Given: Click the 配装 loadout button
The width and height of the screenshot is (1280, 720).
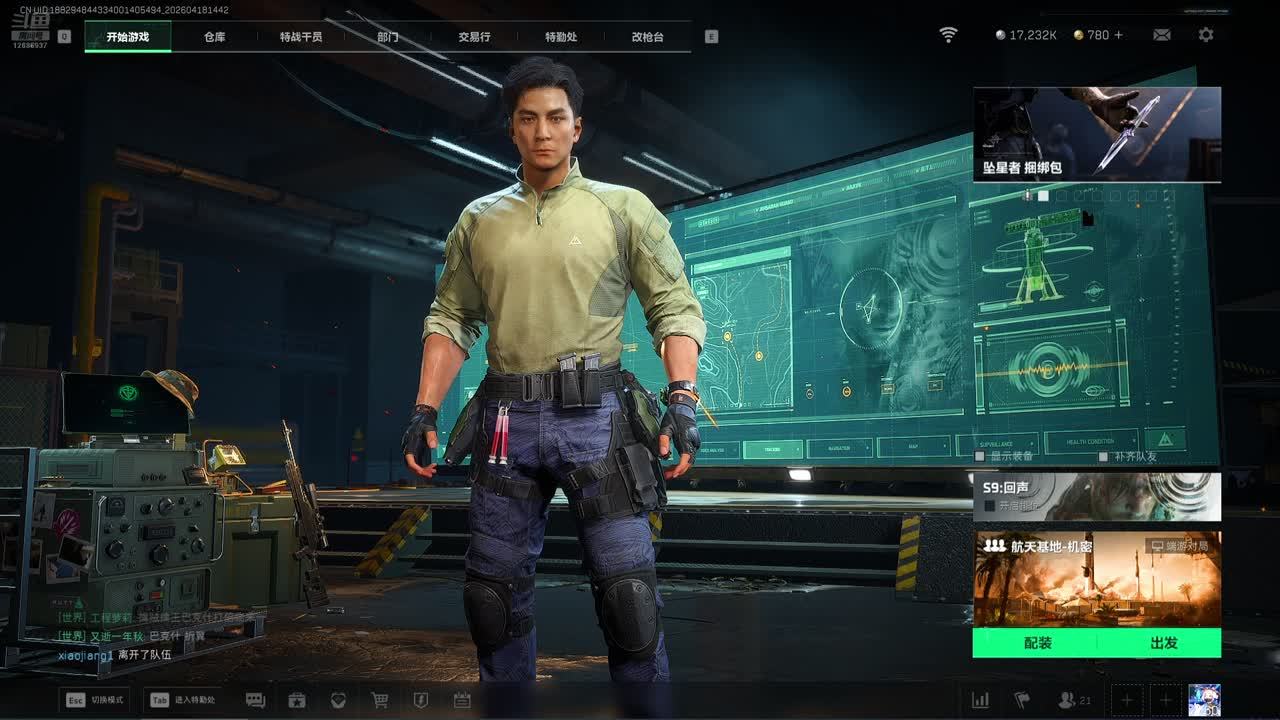Looking at the screenshot, I should (x=1037, y=643).
